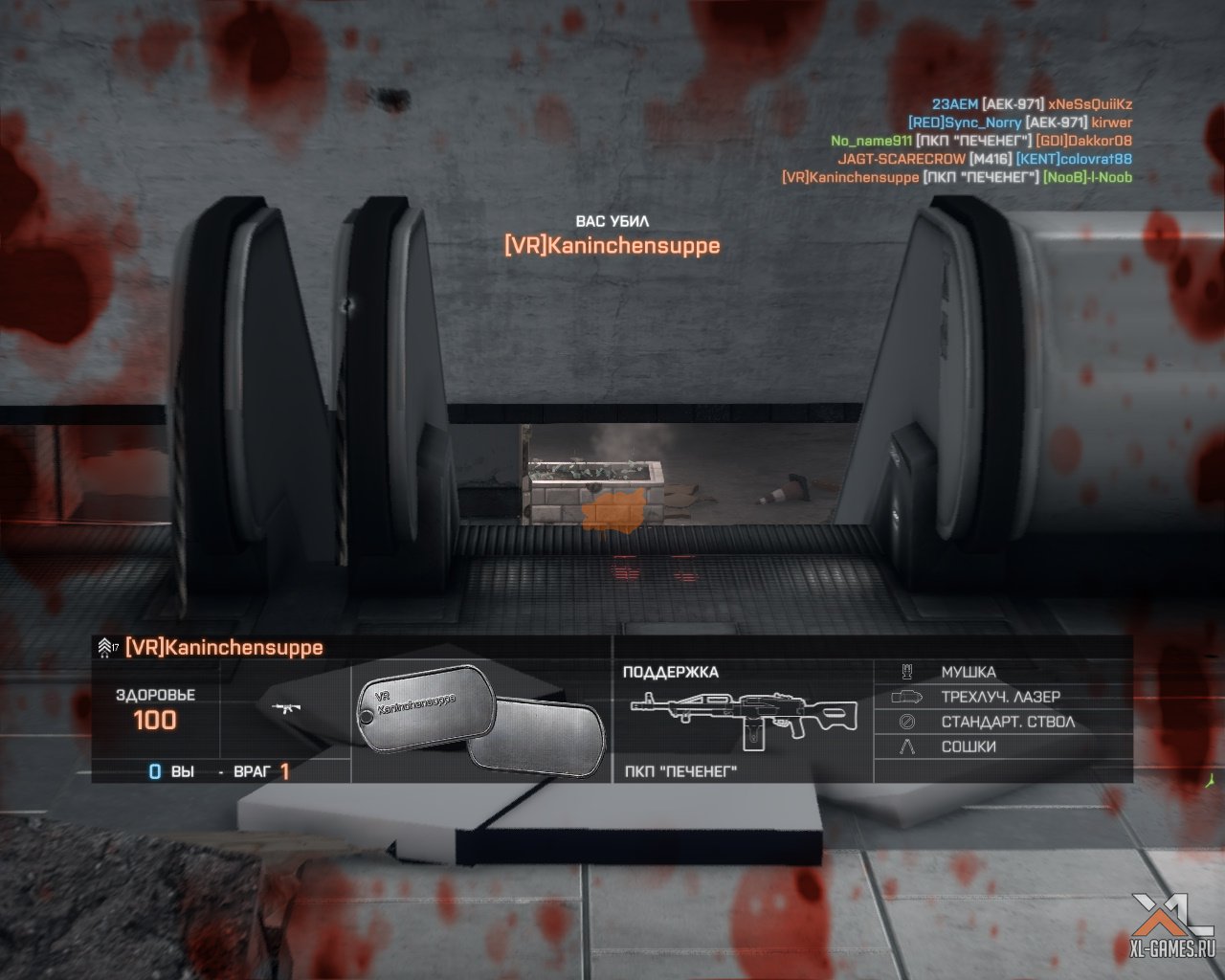Click the Sync_Norry kill feed row
The image size is (1225, 980).
point(1019,122)
